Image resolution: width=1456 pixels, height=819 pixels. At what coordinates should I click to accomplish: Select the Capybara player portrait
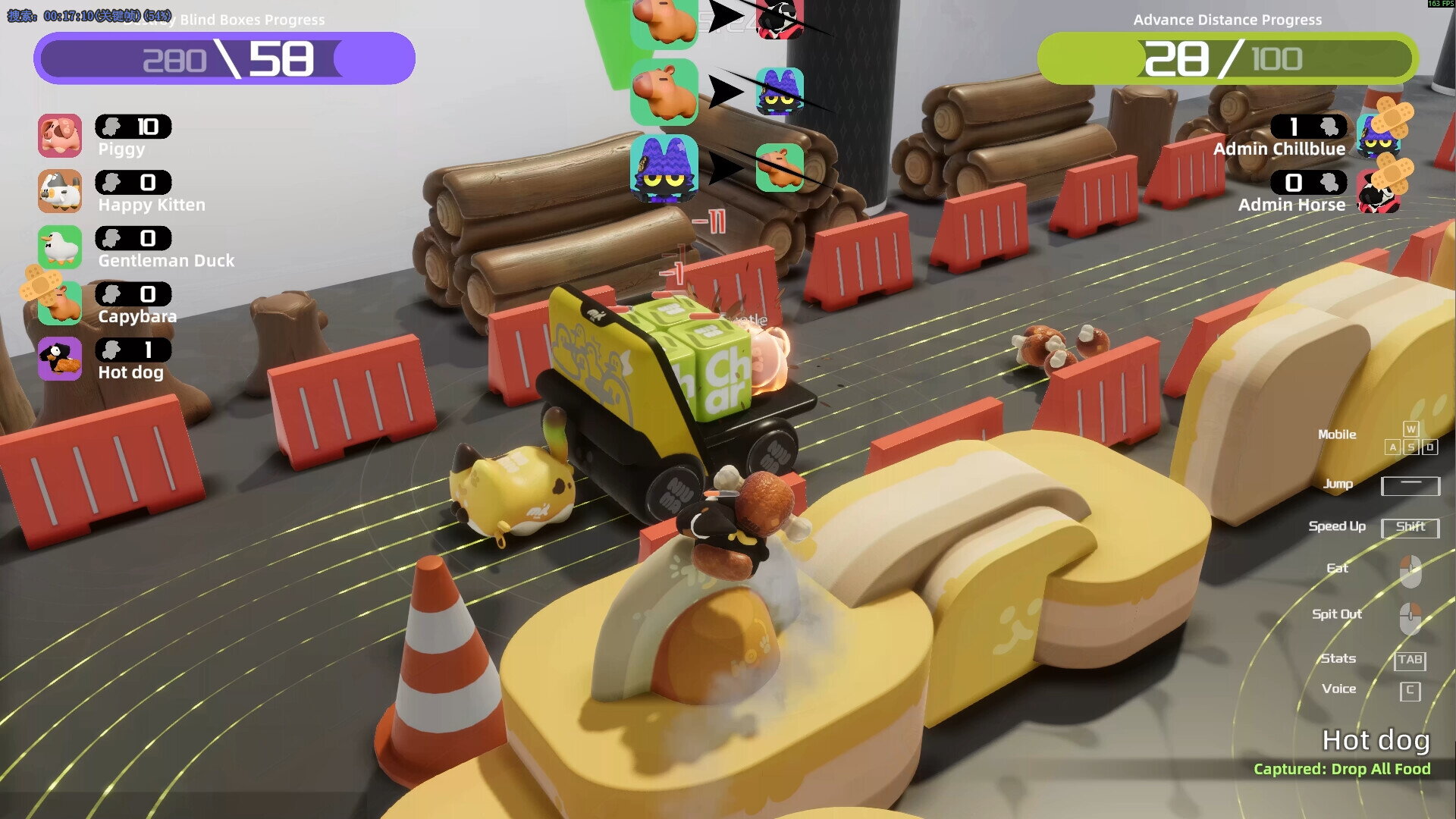(x=60, y=303)
